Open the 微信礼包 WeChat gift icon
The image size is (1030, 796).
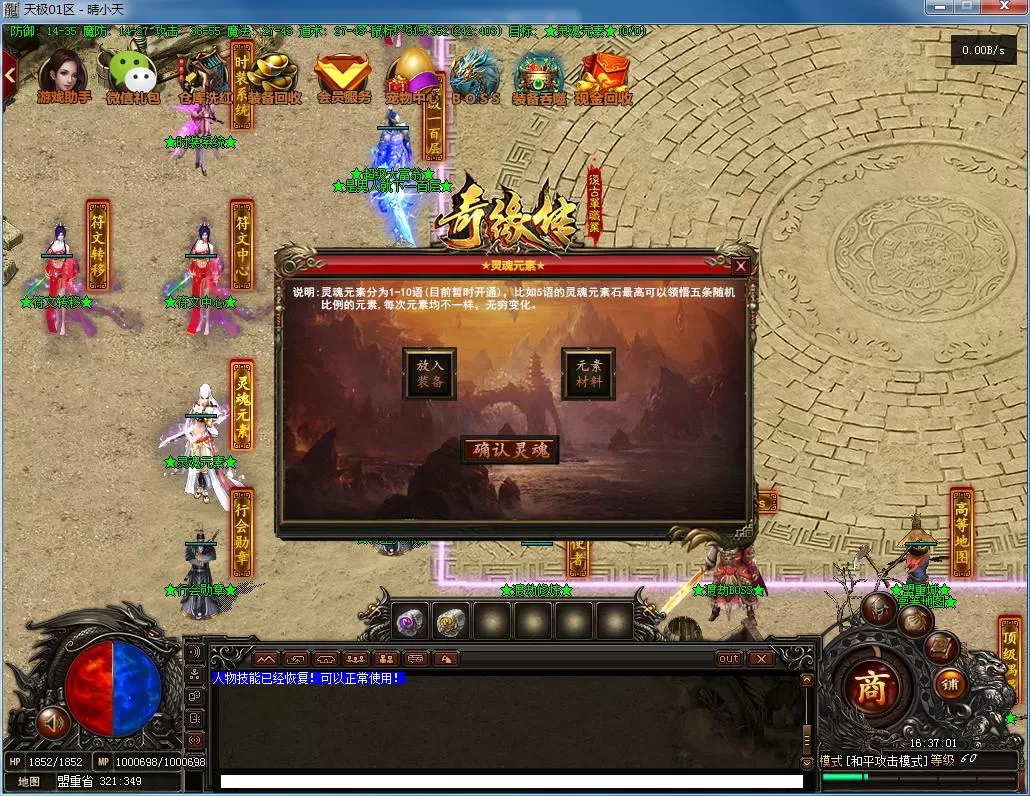132,76
